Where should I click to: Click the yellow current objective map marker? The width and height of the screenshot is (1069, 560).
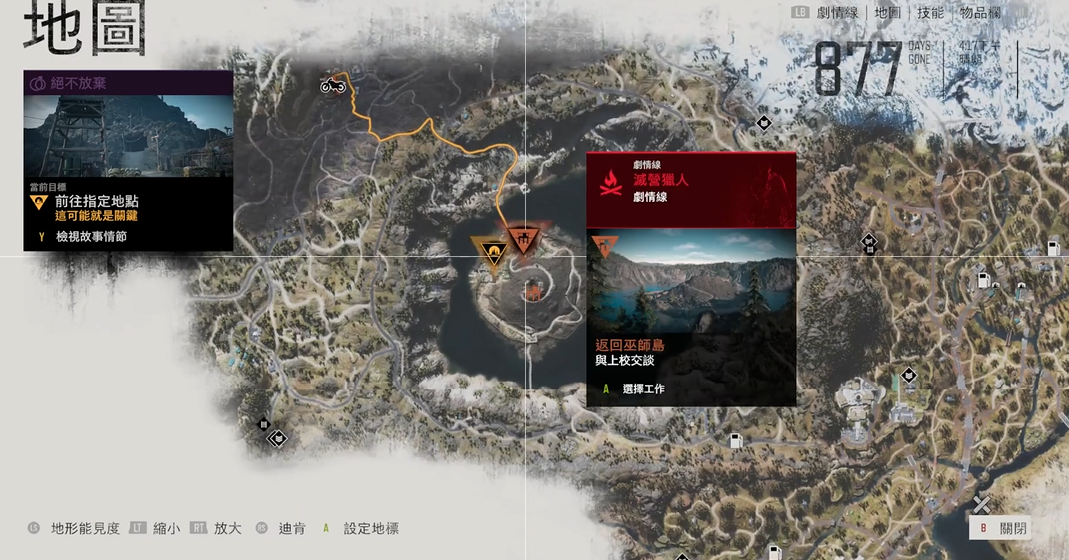coord(492,250)
